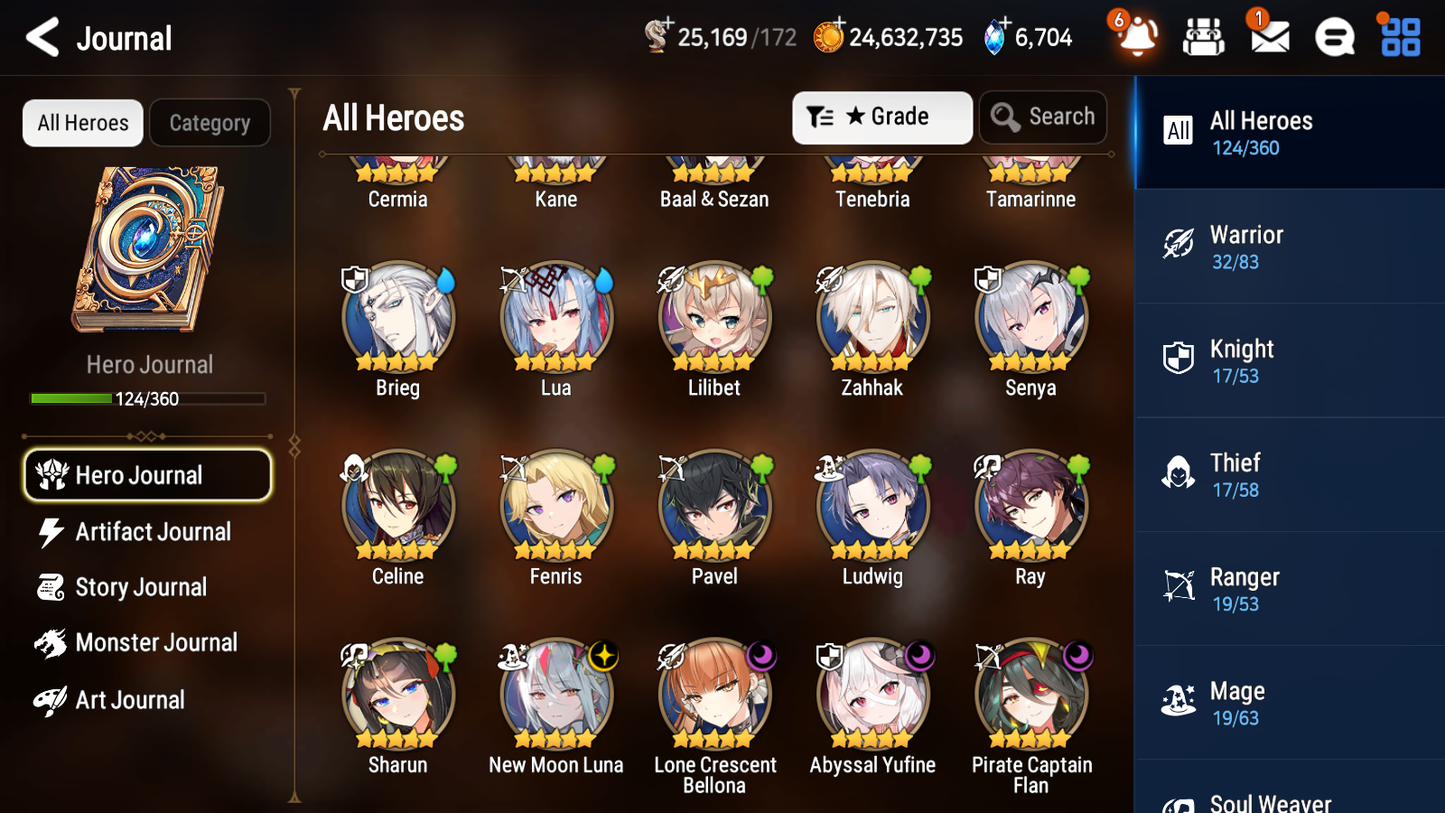Open the Search function
Image resolution: width=1445 pixels, height=813 pixels.
pos(1043,117)
